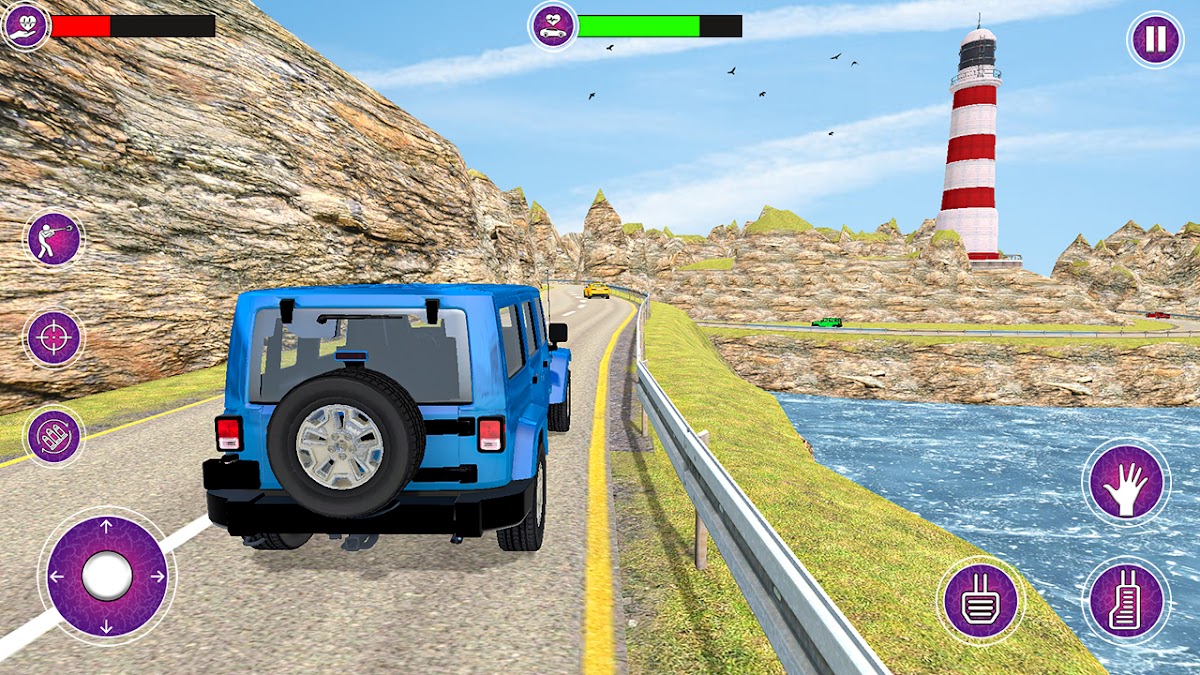The image size is (1200, 675).
Task: Tap the shooting gunman icon
Action: 54,239
